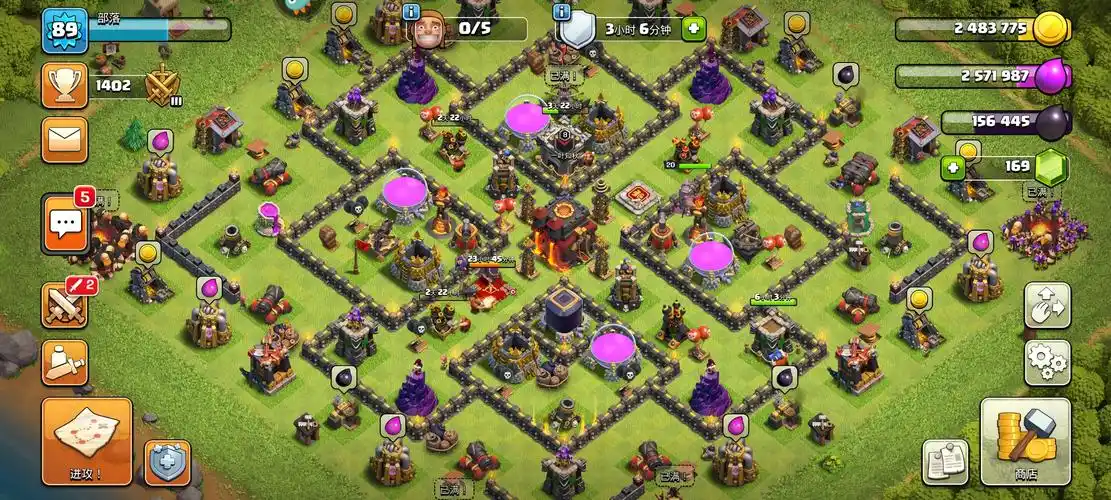Click the green plus next to the shield timer

tap(693, 29)
